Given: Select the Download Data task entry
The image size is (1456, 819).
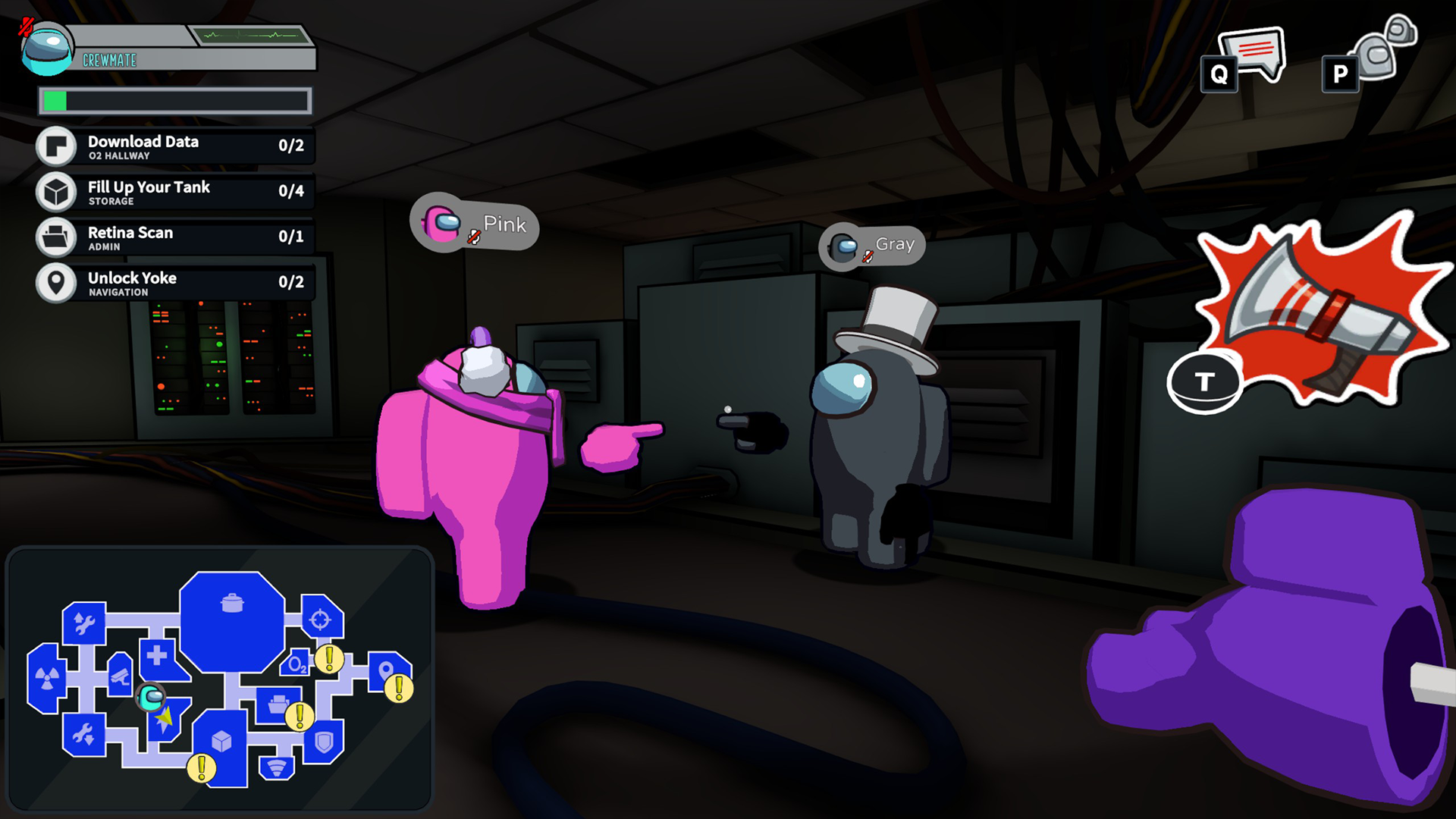Looking at the screenshot, I should coord(174,146).
